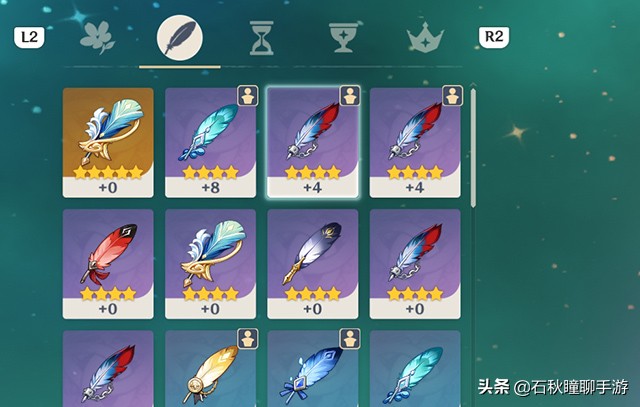The image size is (640, 407).
Task: Select the golden yellow feather
Action: click(210, 370)
